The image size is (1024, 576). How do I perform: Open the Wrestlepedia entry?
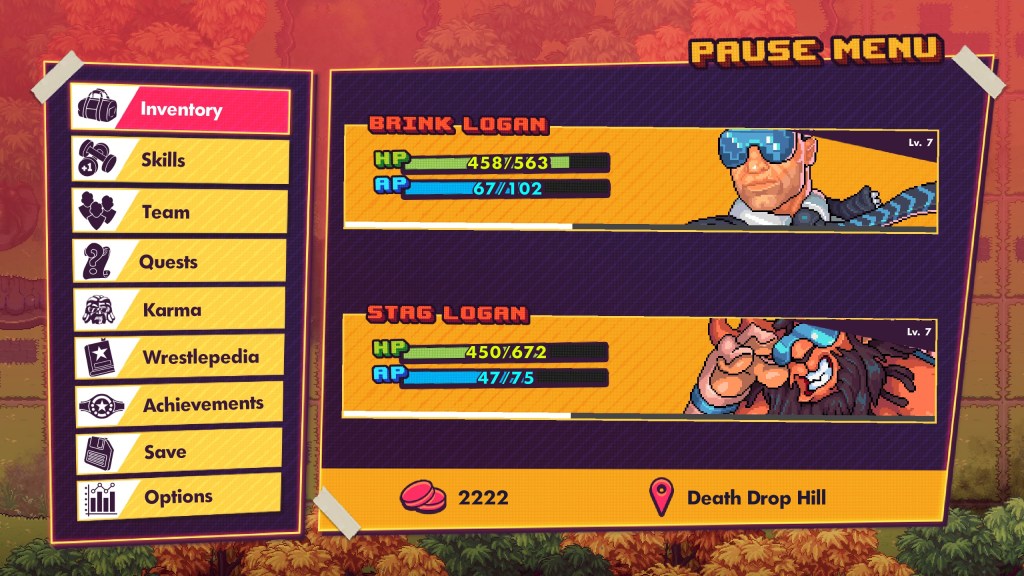tap(180, 357)
